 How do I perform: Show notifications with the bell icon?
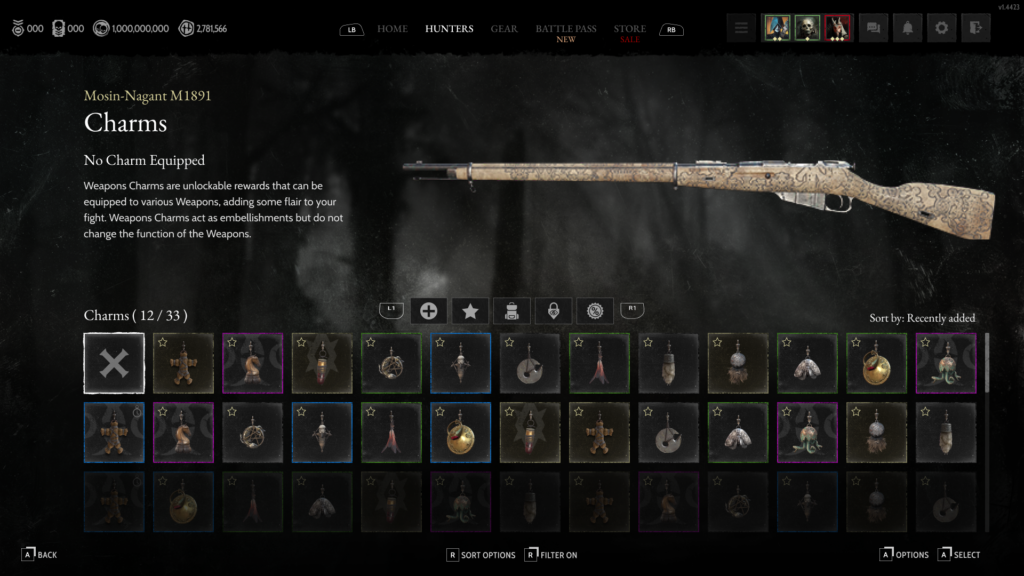[x=907, y=28]
